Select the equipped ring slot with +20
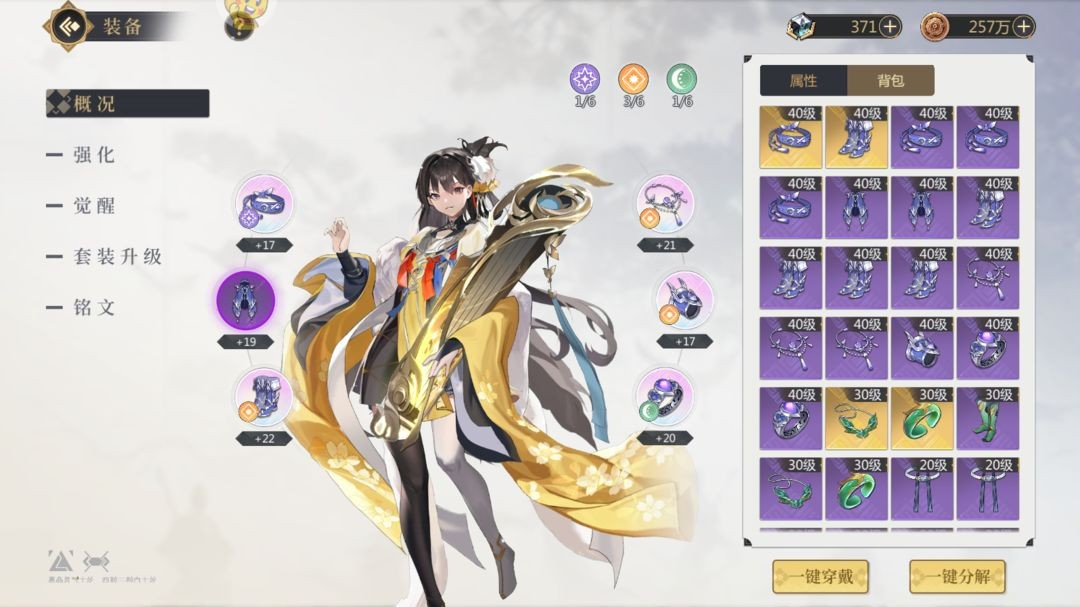Image resolution: width=1080 pixels, height=607 pixels. point(665,397)
